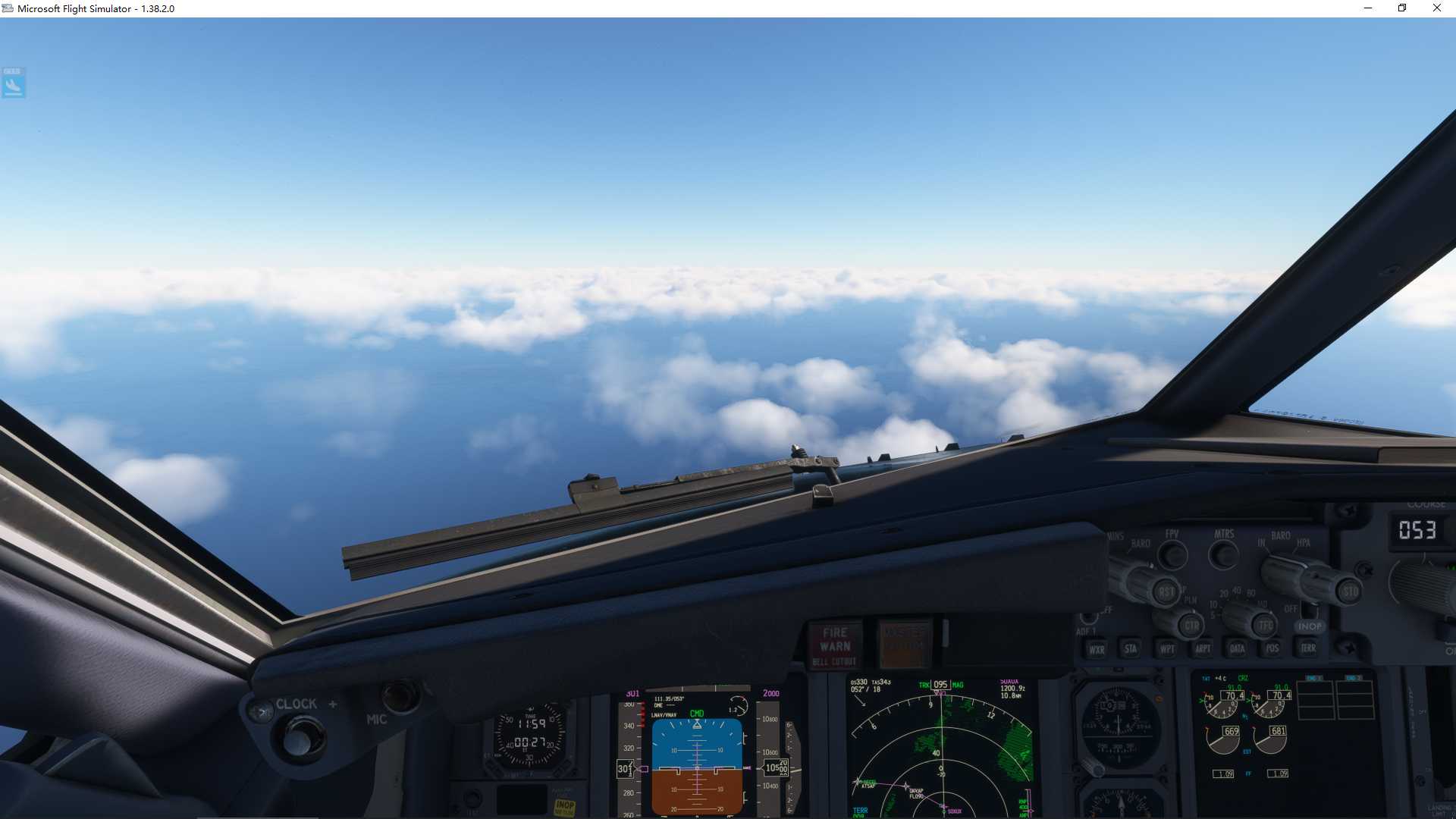Click the GSX icon in the top-left corner
The image size is (1456, 819).
coord(13,83)
